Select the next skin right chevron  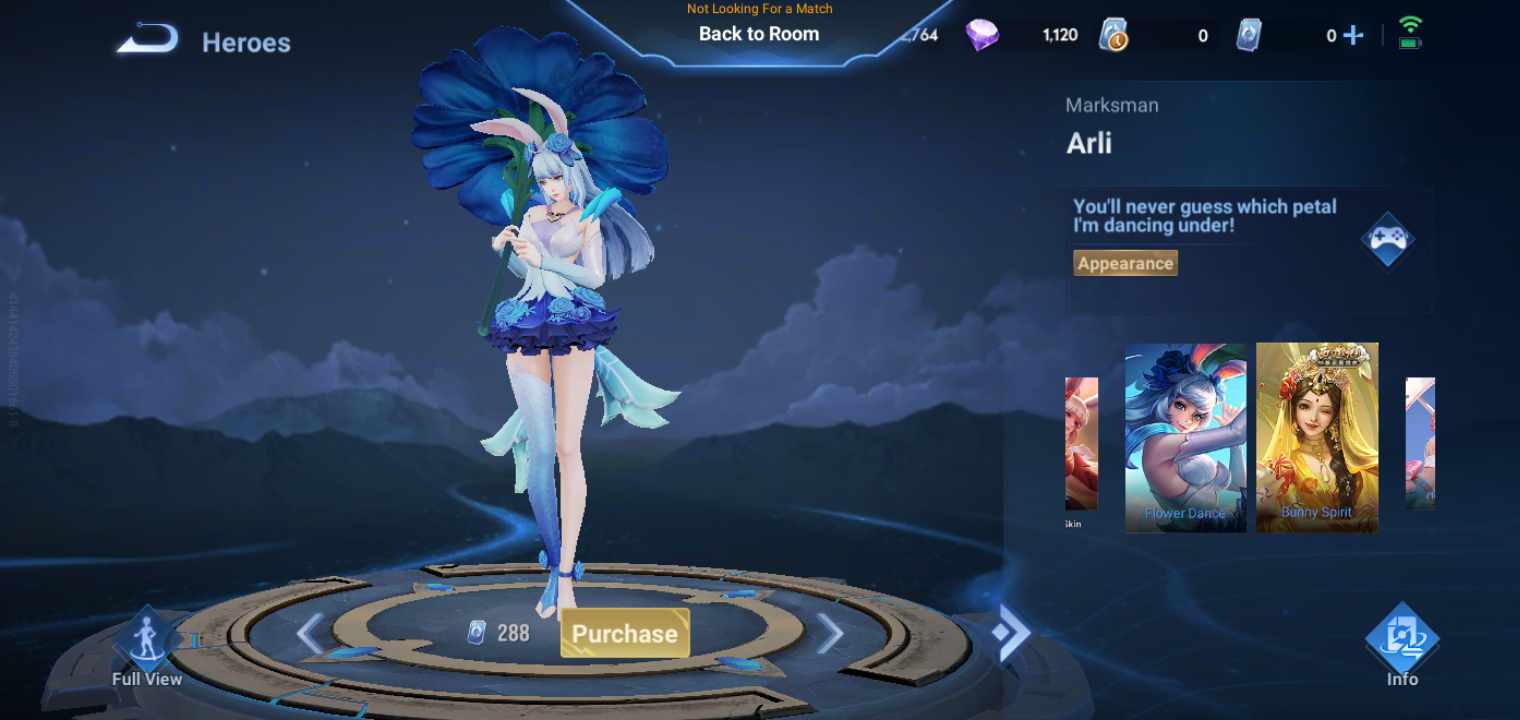click(x=831, y=632)
